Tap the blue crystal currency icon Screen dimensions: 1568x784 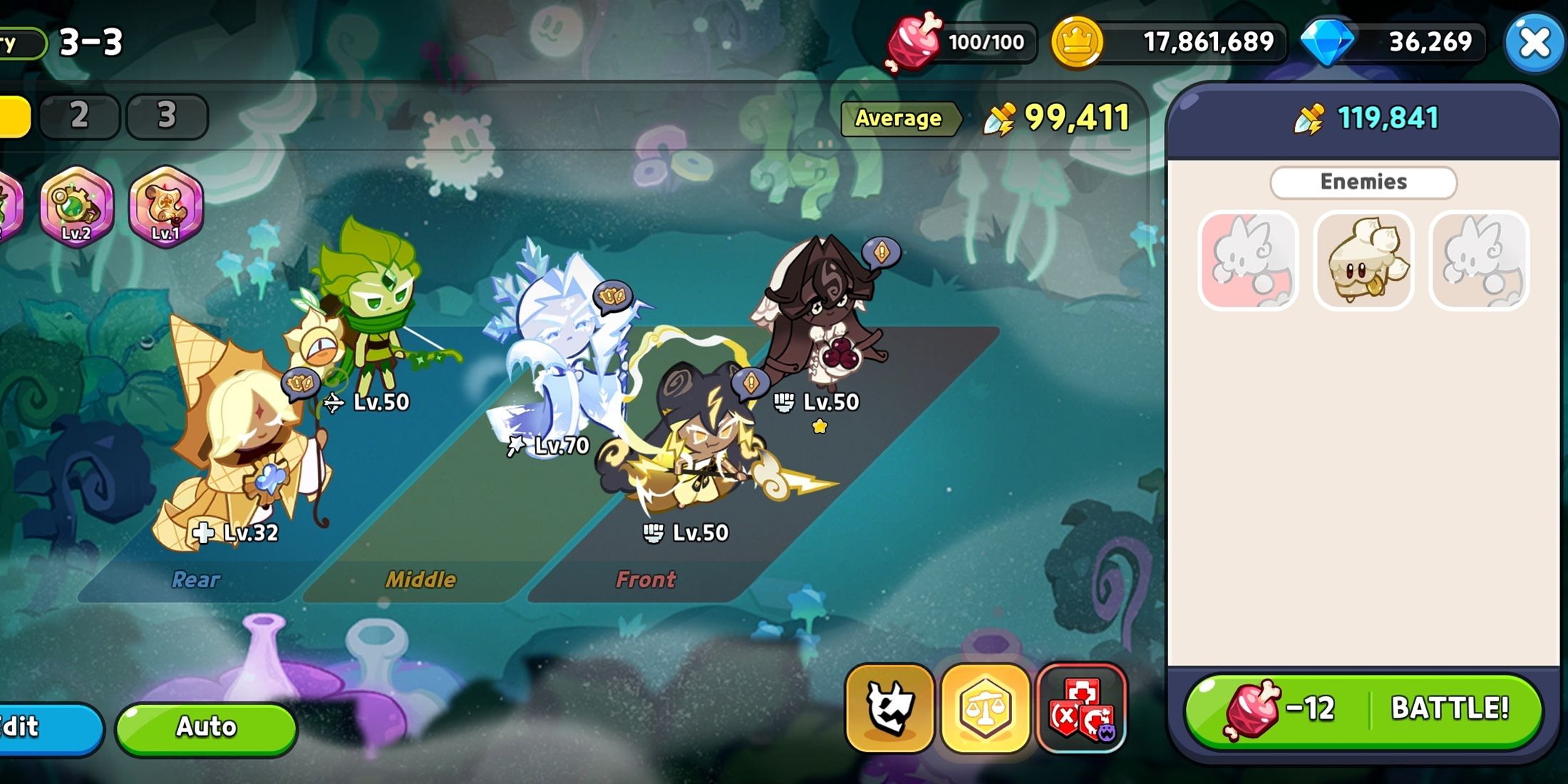click(x=1327, y=43)
